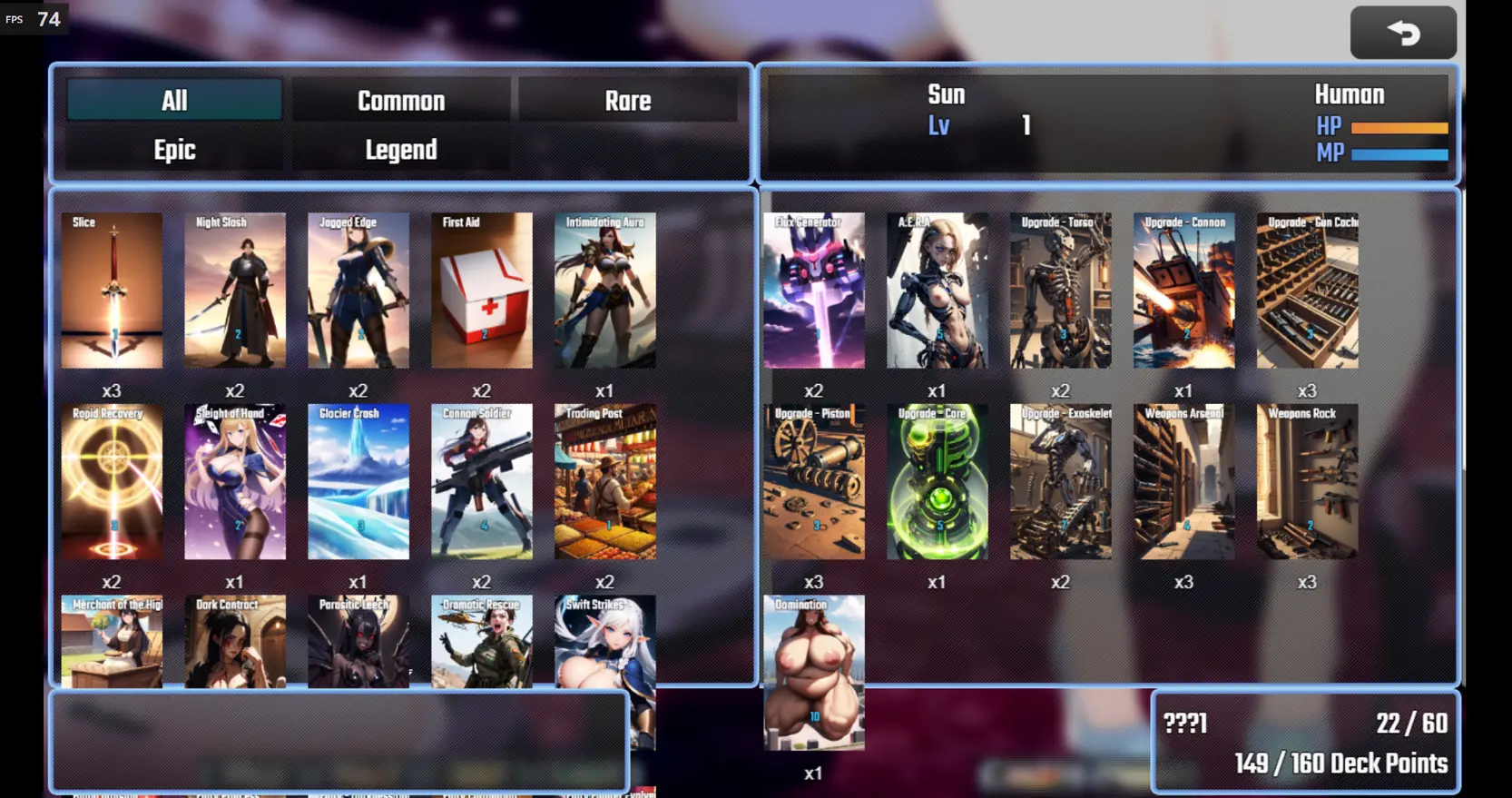Add the Rapid Recovery card
The width and height of the screenshot is (1512, 798).
[x=112, y=482]
